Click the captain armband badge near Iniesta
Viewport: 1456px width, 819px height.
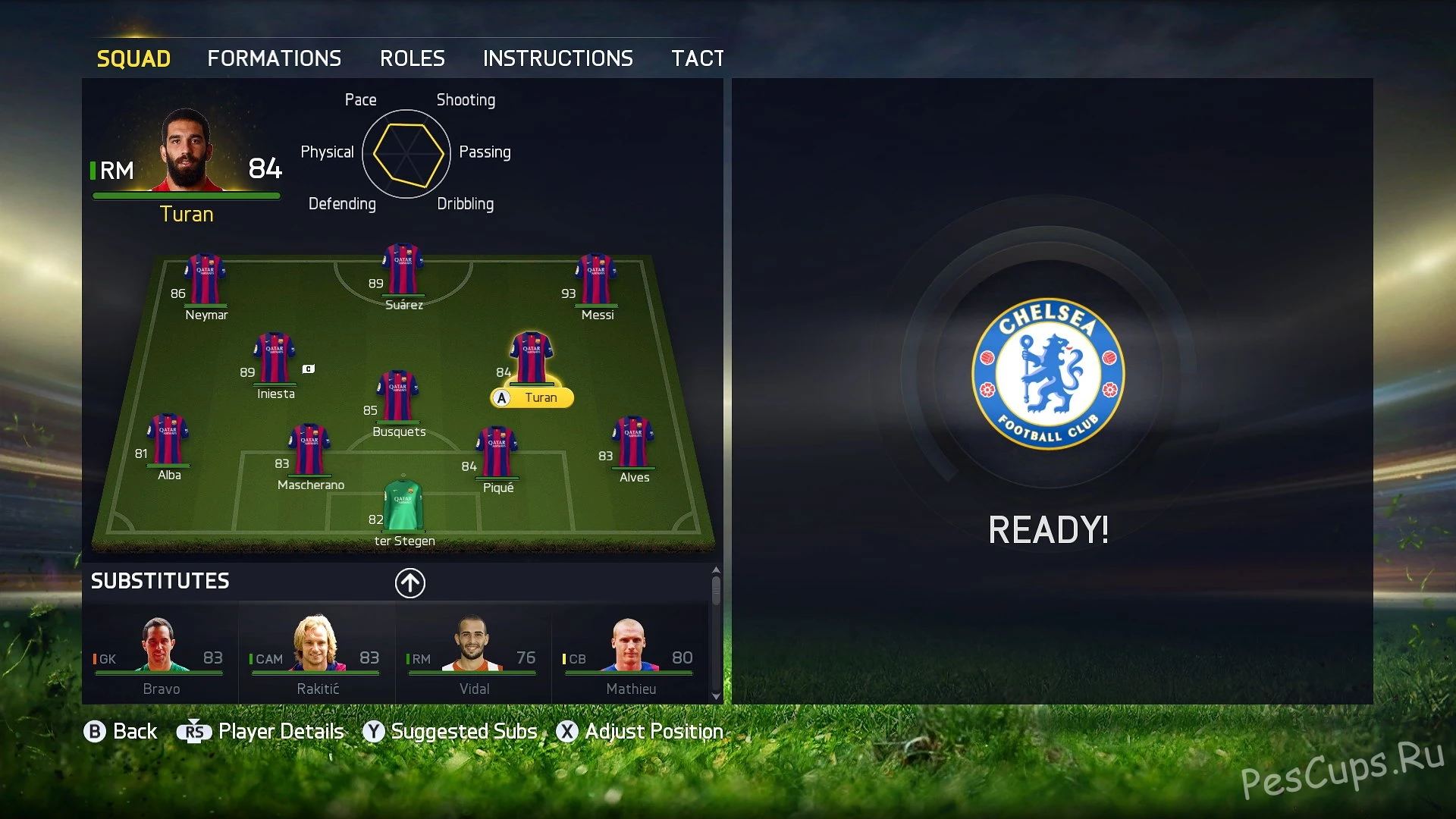[x=309, y=368]
